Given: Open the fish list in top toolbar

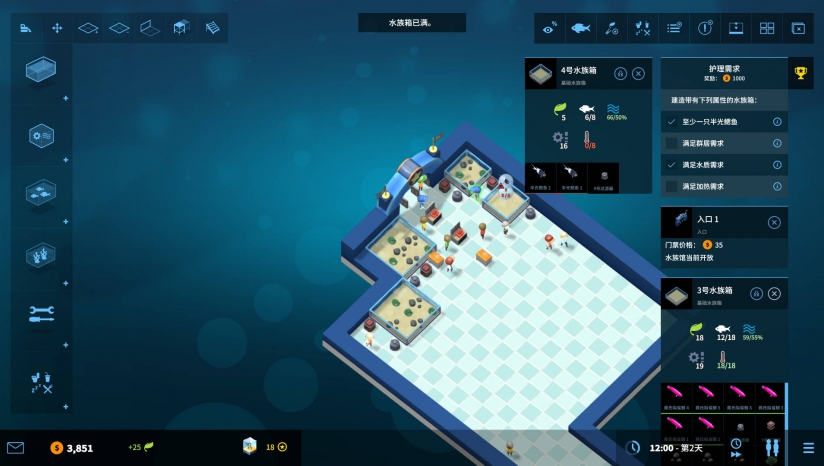Looking at the screenshot, I should [579, 28].
